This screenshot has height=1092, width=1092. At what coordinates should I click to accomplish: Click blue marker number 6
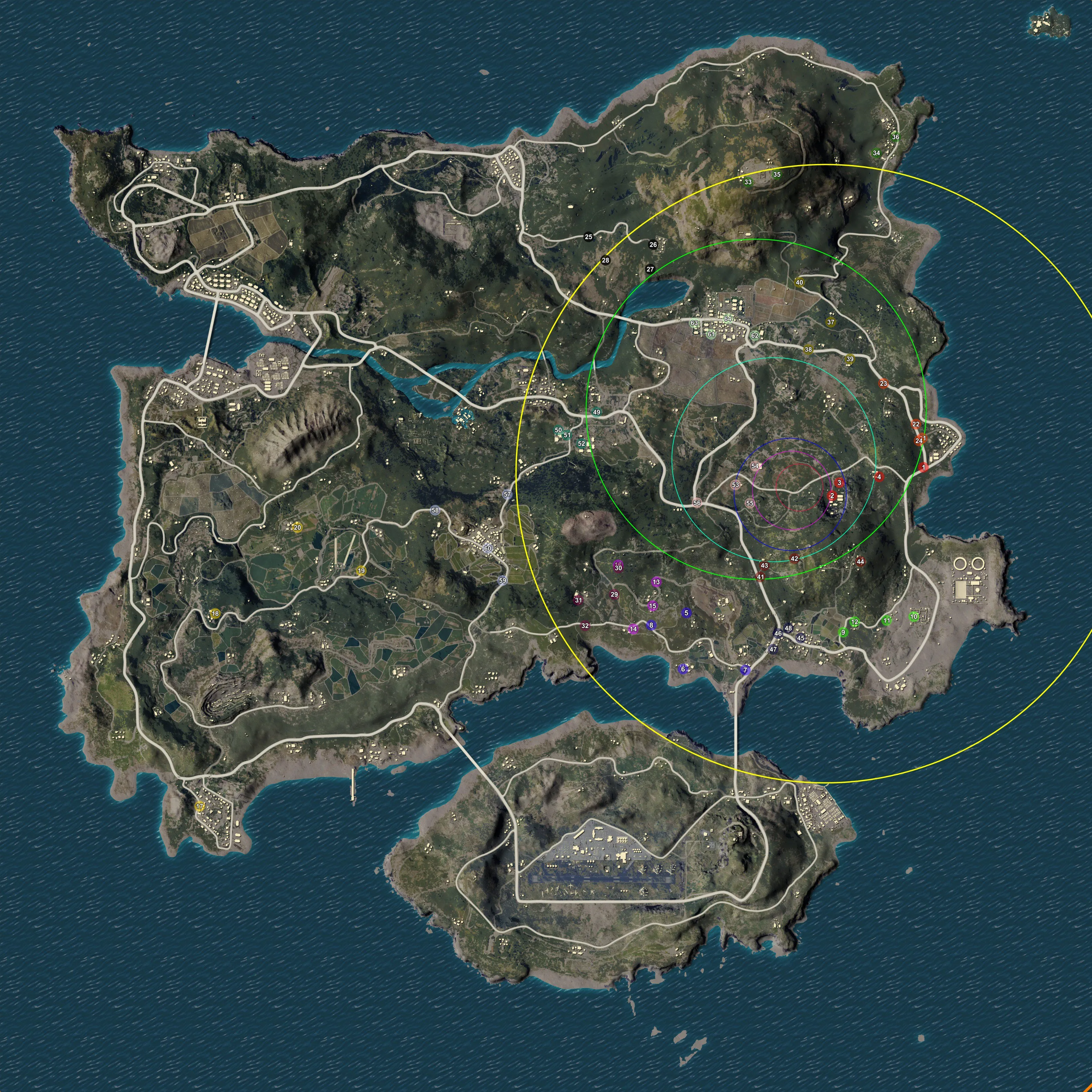pos(683,669)
